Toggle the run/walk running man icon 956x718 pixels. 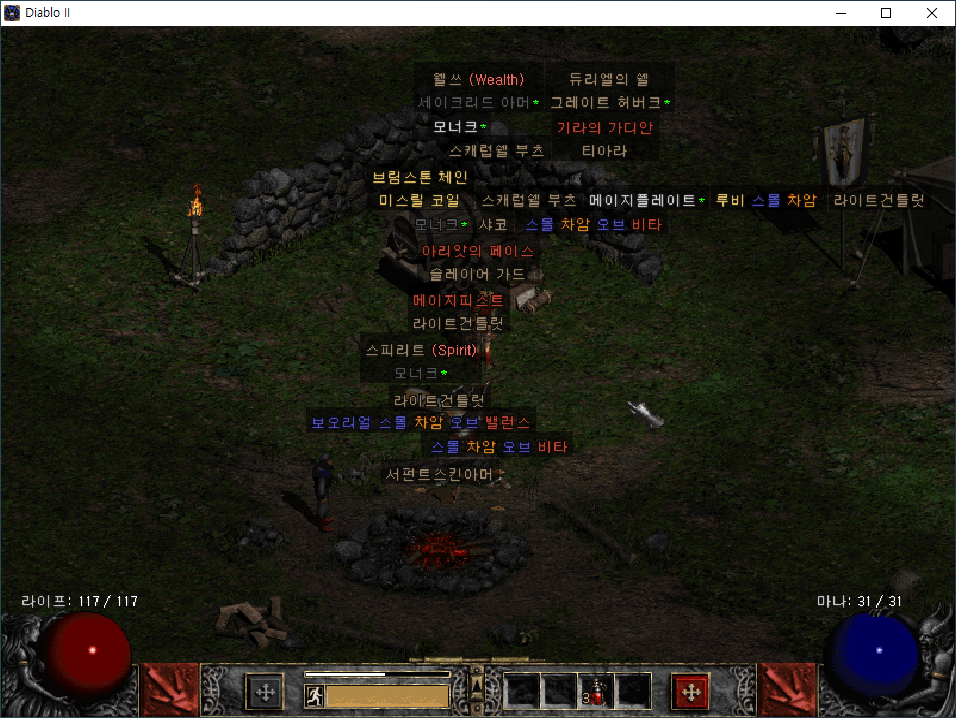[315, 696]
